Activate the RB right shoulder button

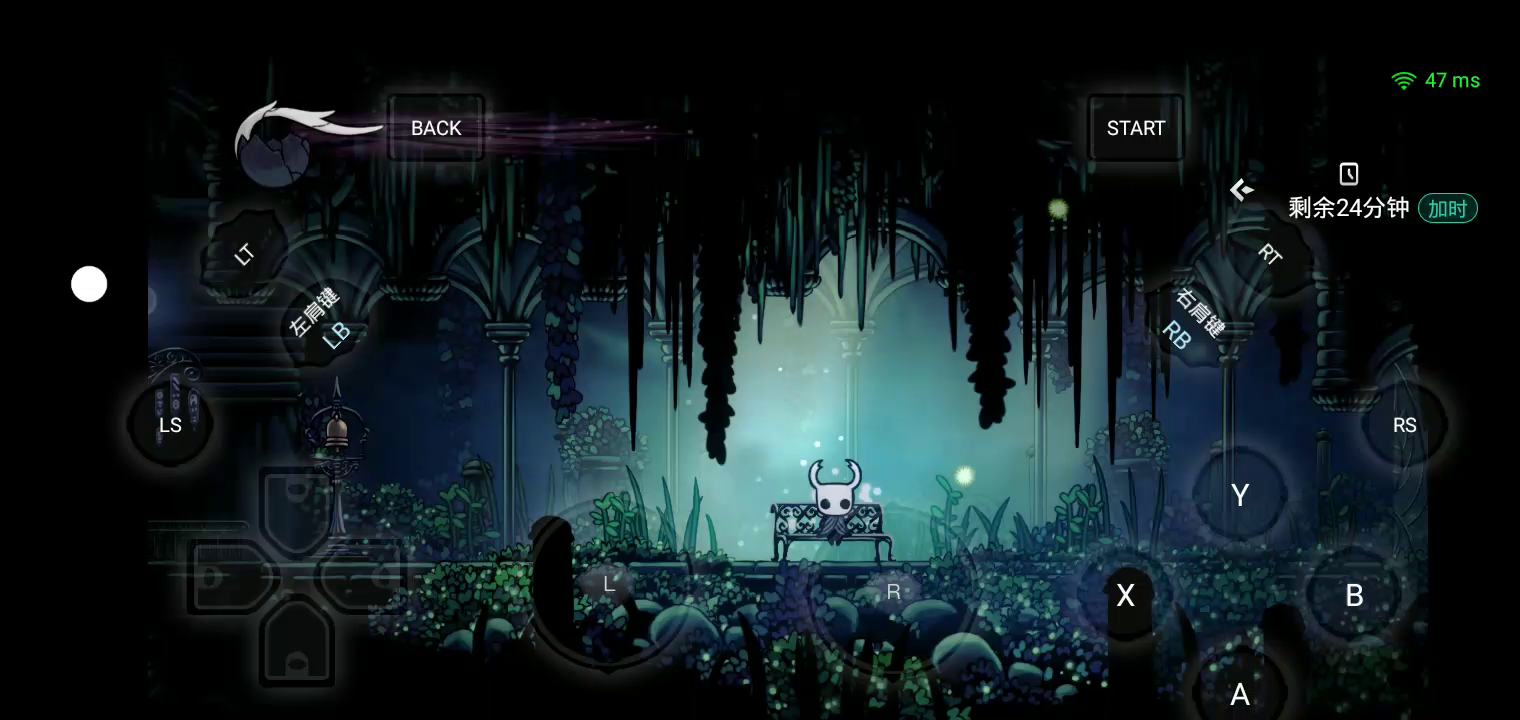(1192, 320)
